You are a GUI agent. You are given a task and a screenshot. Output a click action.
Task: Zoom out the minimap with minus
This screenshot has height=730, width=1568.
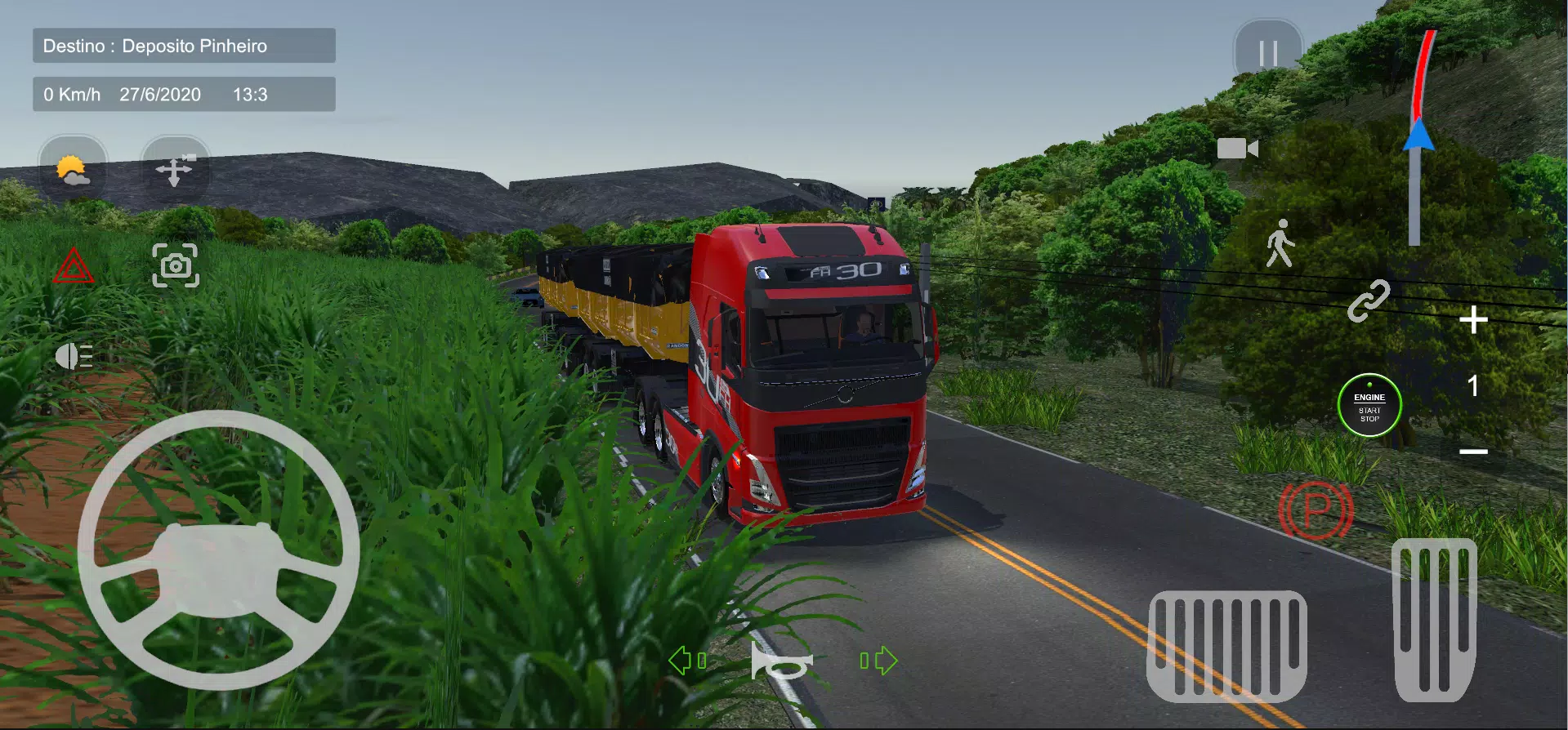coord(1474,451)
